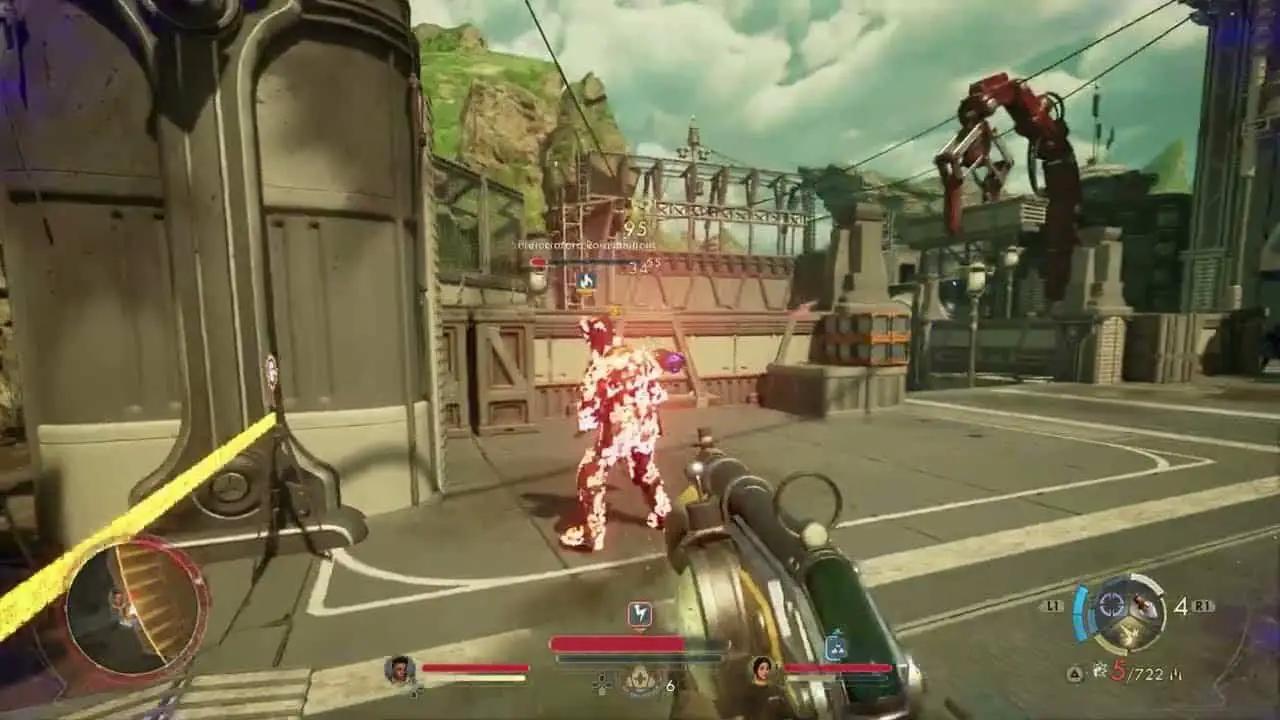Screen dimensions: 1280x720
Task: Click the fire status icon above the enemy
Action: click(585, 282)
